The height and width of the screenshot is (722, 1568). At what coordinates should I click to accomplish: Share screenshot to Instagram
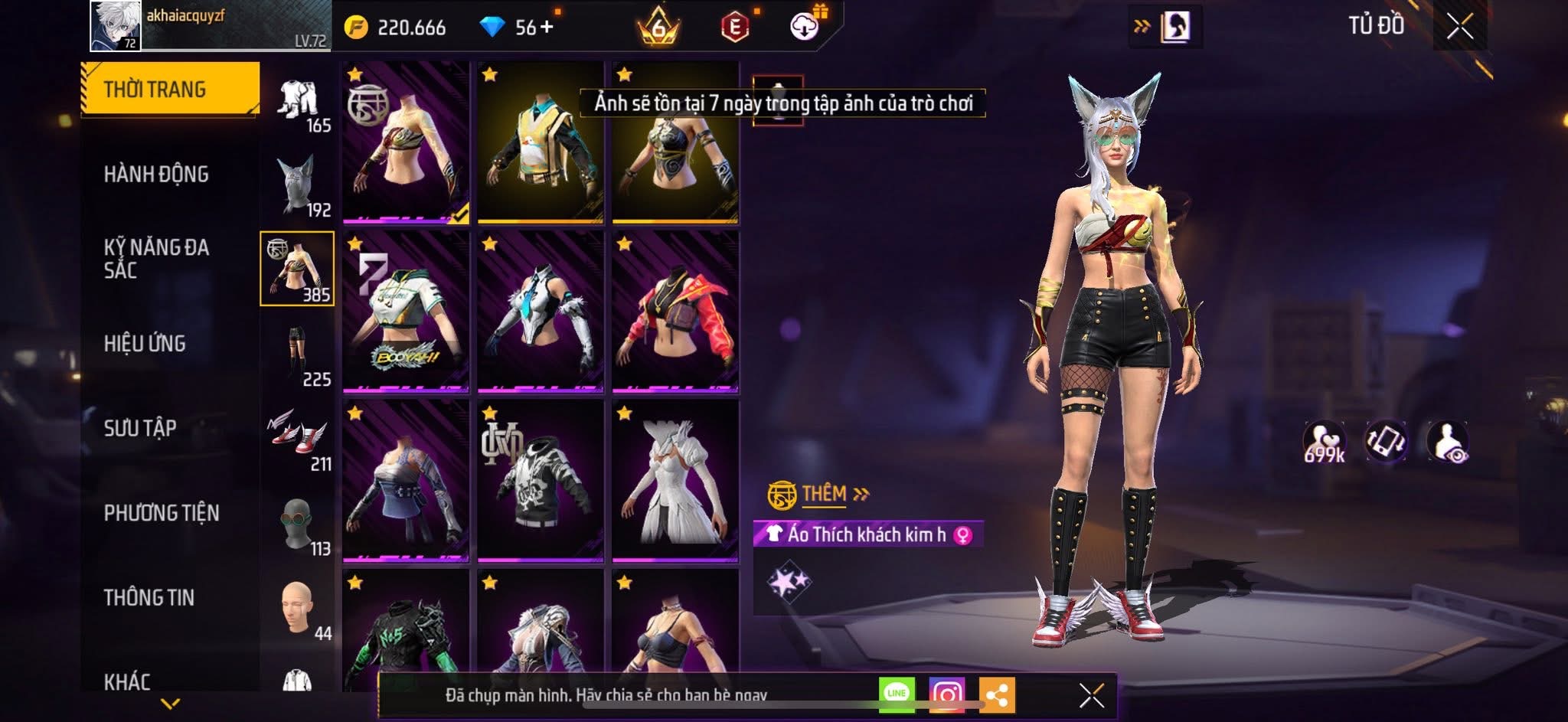pos(946,694)
